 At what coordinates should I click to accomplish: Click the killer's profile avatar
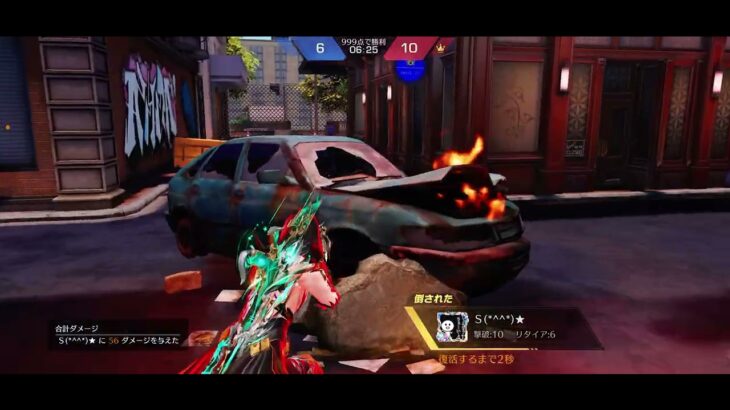[453, 327]
